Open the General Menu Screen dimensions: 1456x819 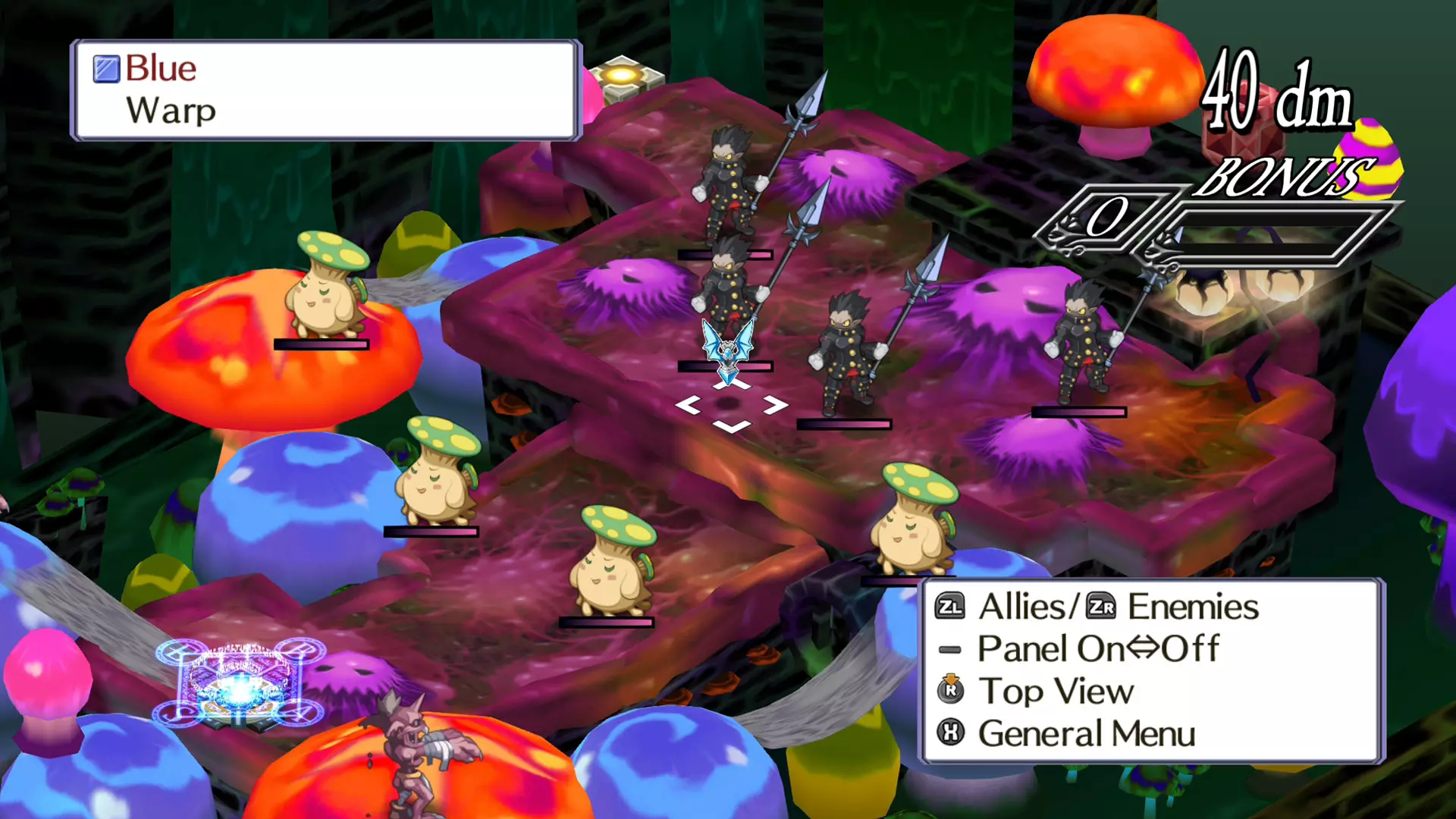(x=1084, y=733)
